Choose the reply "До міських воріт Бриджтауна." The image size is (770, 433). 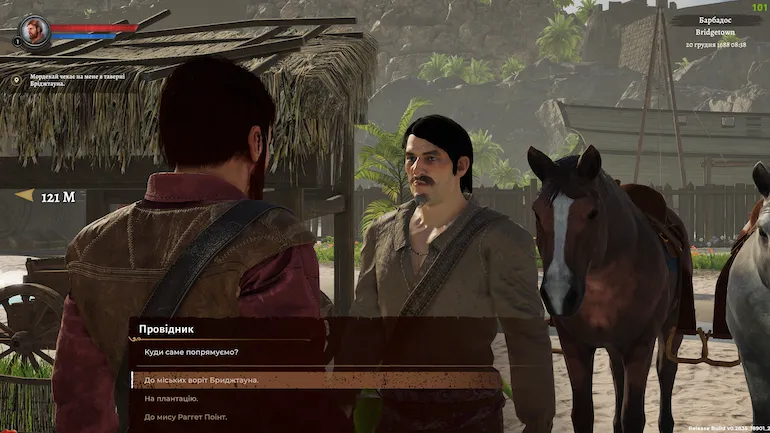point(202,380)
